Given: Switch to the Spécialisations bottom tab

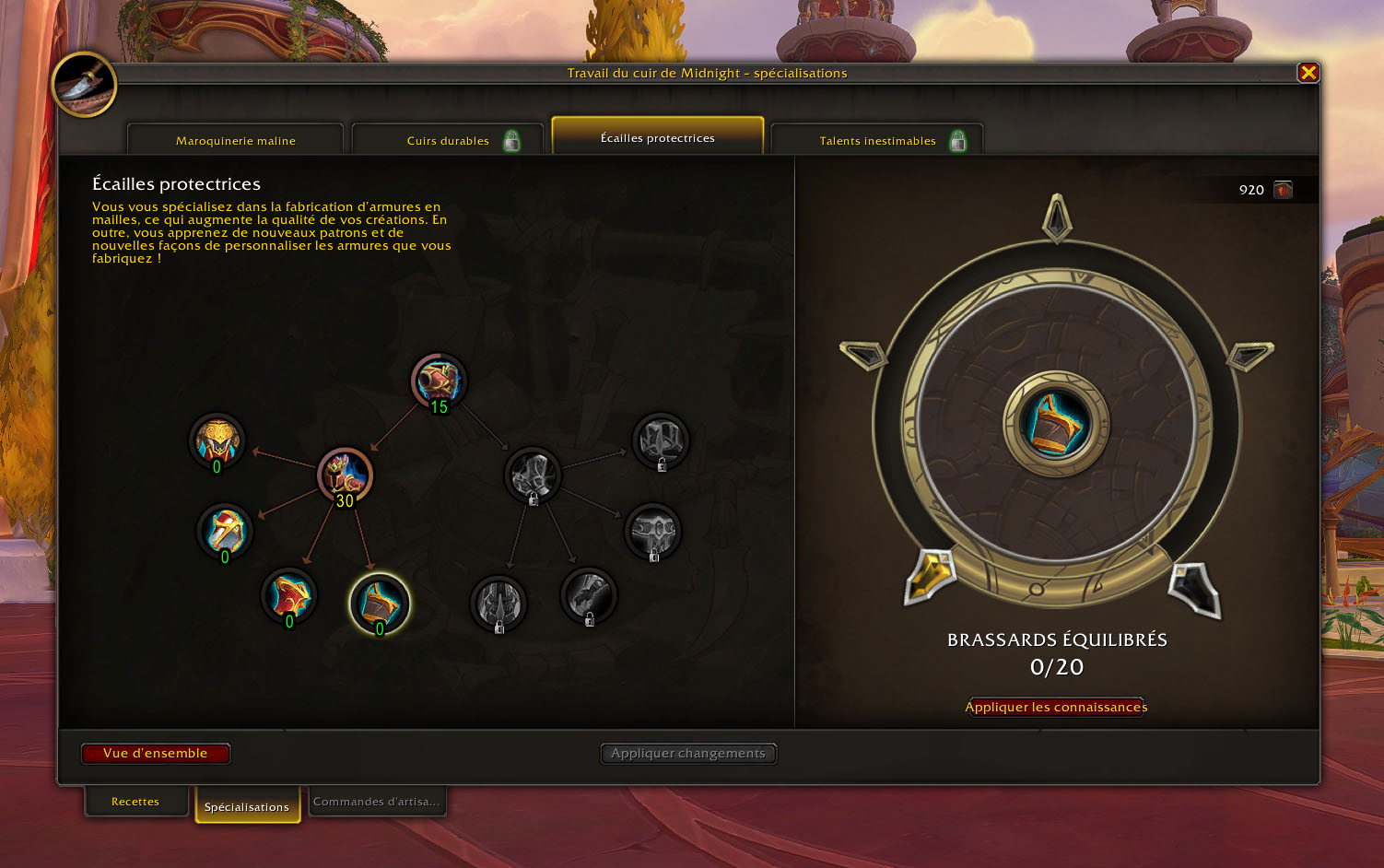Looking at the screenshot, I should coord(247,806).
